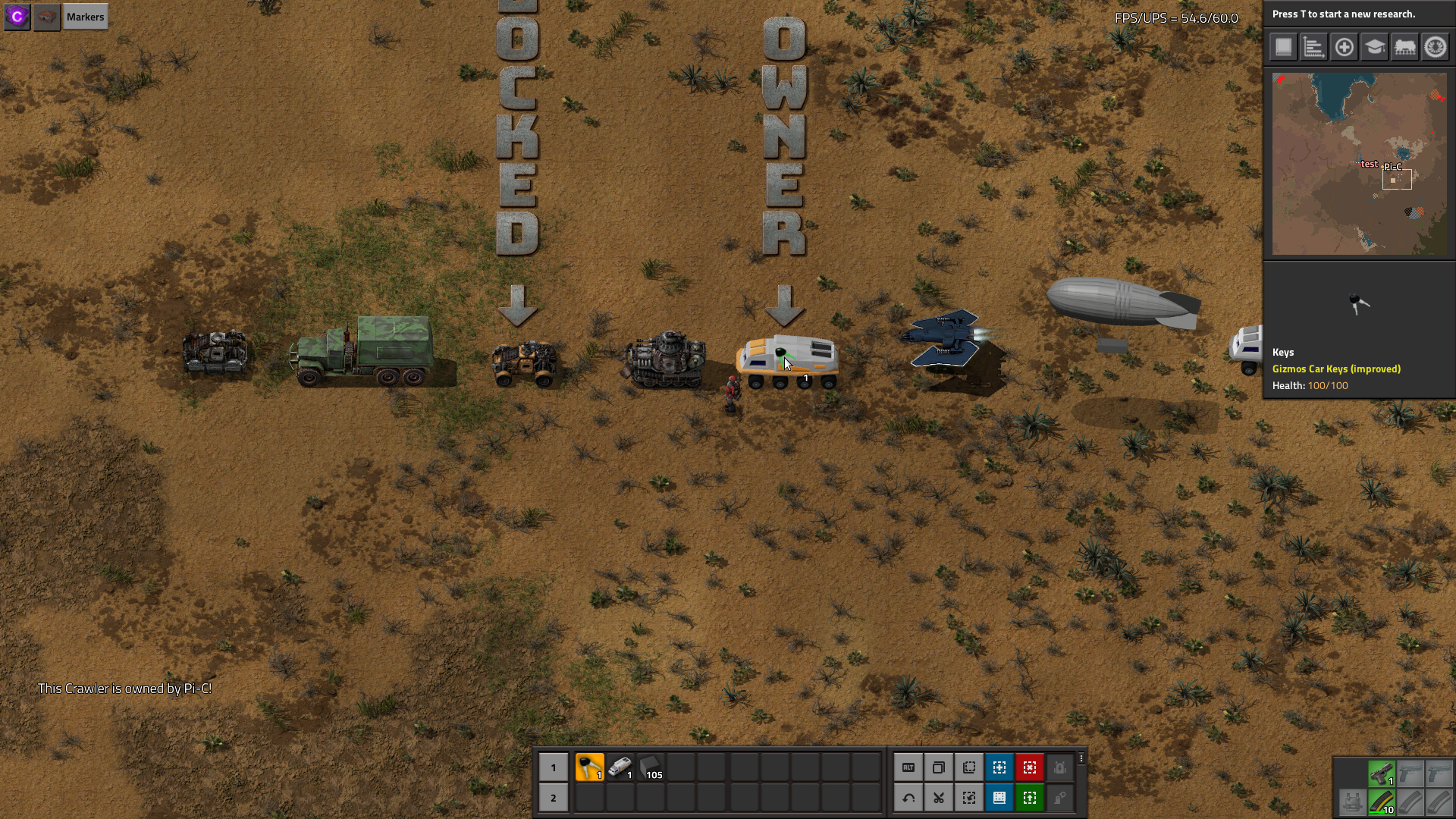Screen dimensions: 1456x819
Task: Open the research graduation cap button
Action: pos(1374,47)
